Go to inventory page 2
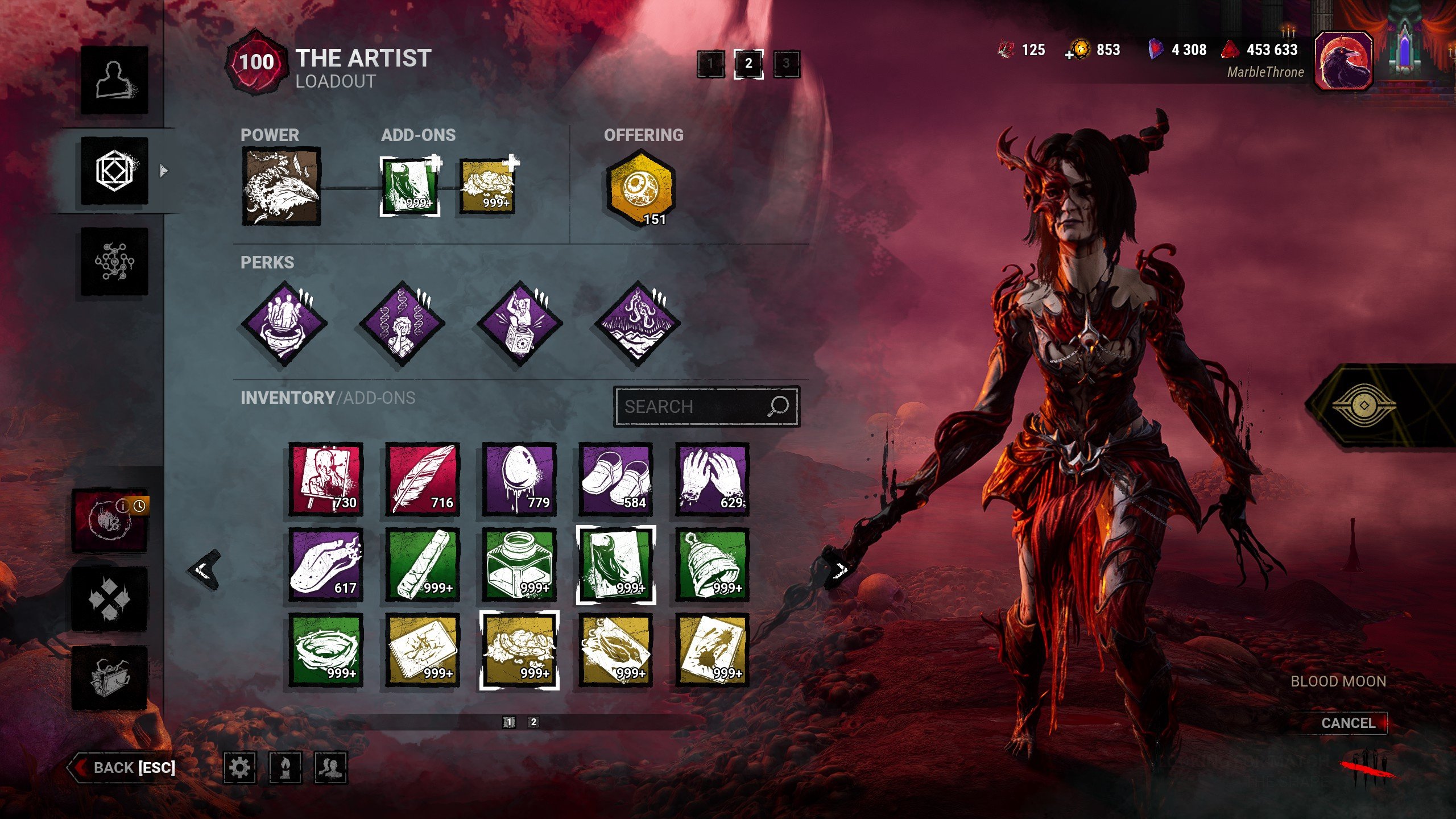The image size is (1456, 819). click(533, 722)
